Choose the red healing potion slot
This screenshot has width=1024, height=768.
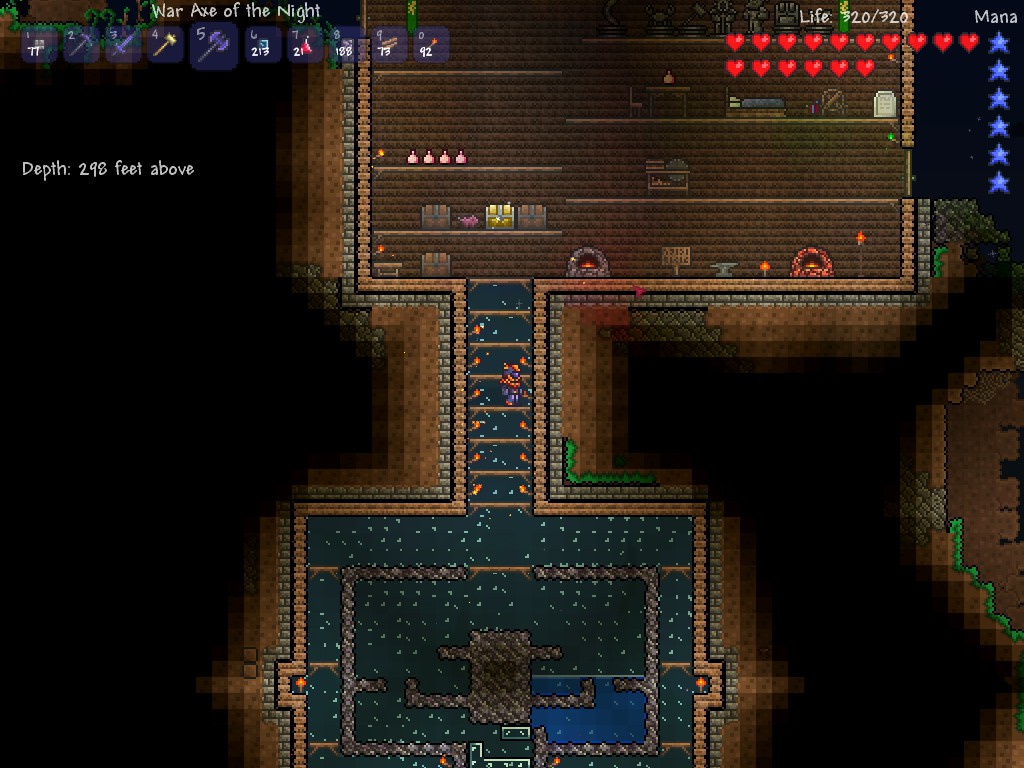[305, 46]
